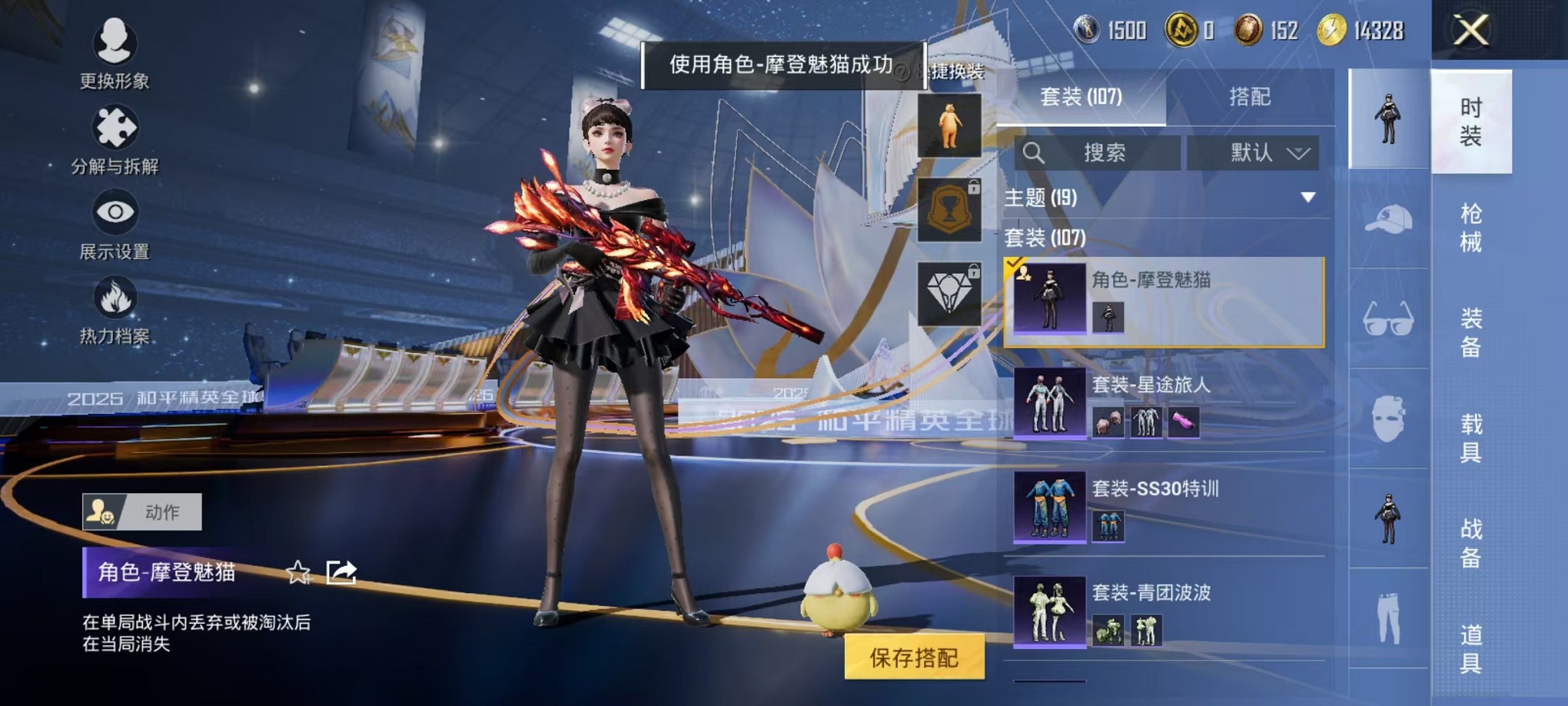The height and width of the screenshot is (706, 1568).
Task: Choose the 套装-SS30特训 outfit
Action: click(x=1164, y=508)
